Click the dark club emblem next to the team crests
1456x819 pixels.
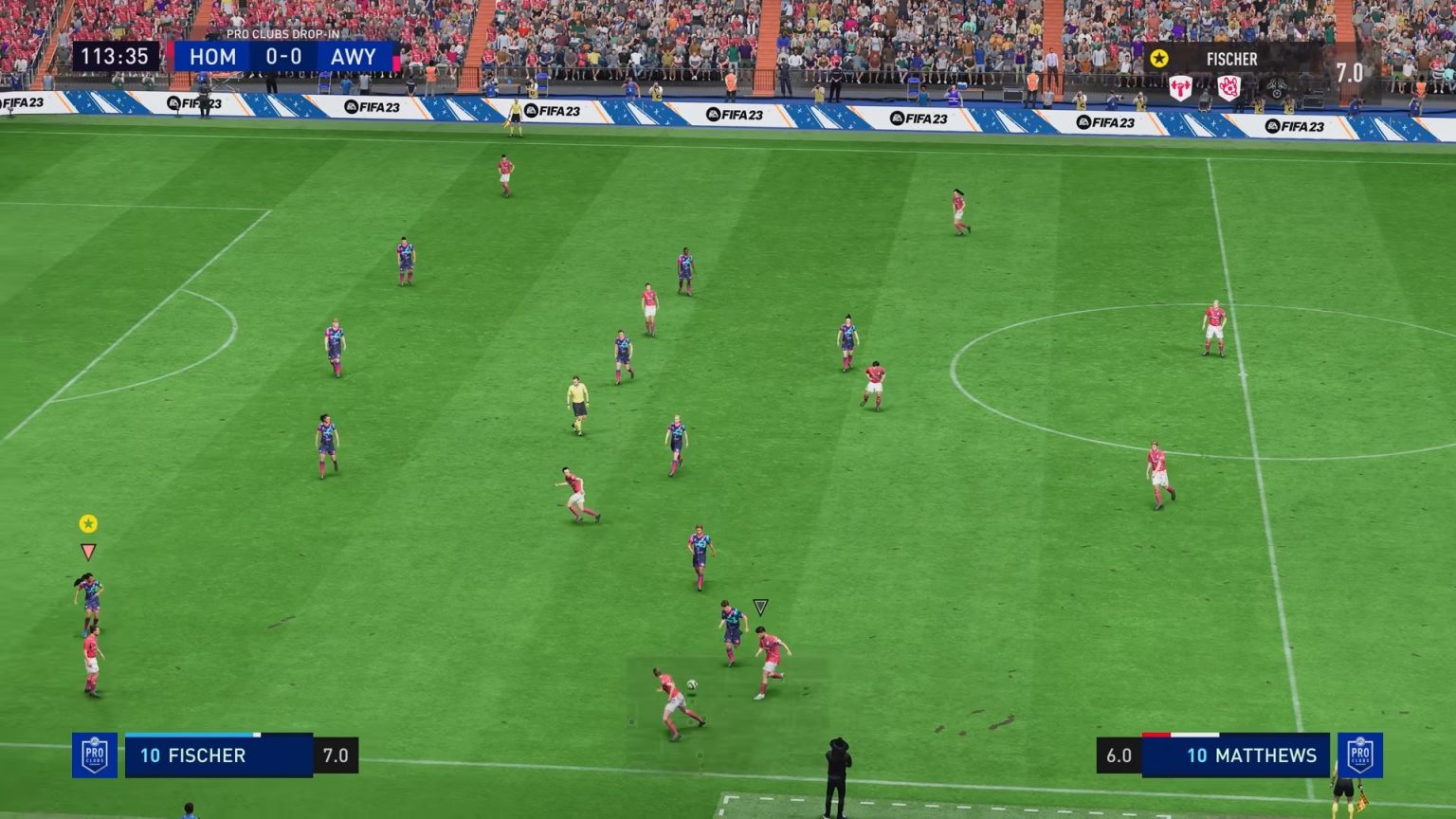coord(1277,87)
